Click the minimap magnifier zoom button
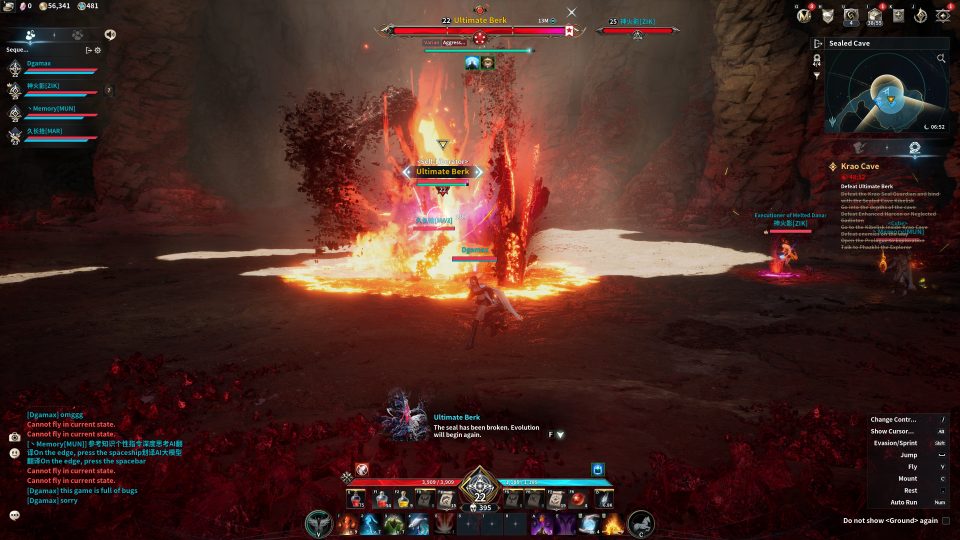Image resolution: width=960 pixels, height=540 pixels. (941, 59)
